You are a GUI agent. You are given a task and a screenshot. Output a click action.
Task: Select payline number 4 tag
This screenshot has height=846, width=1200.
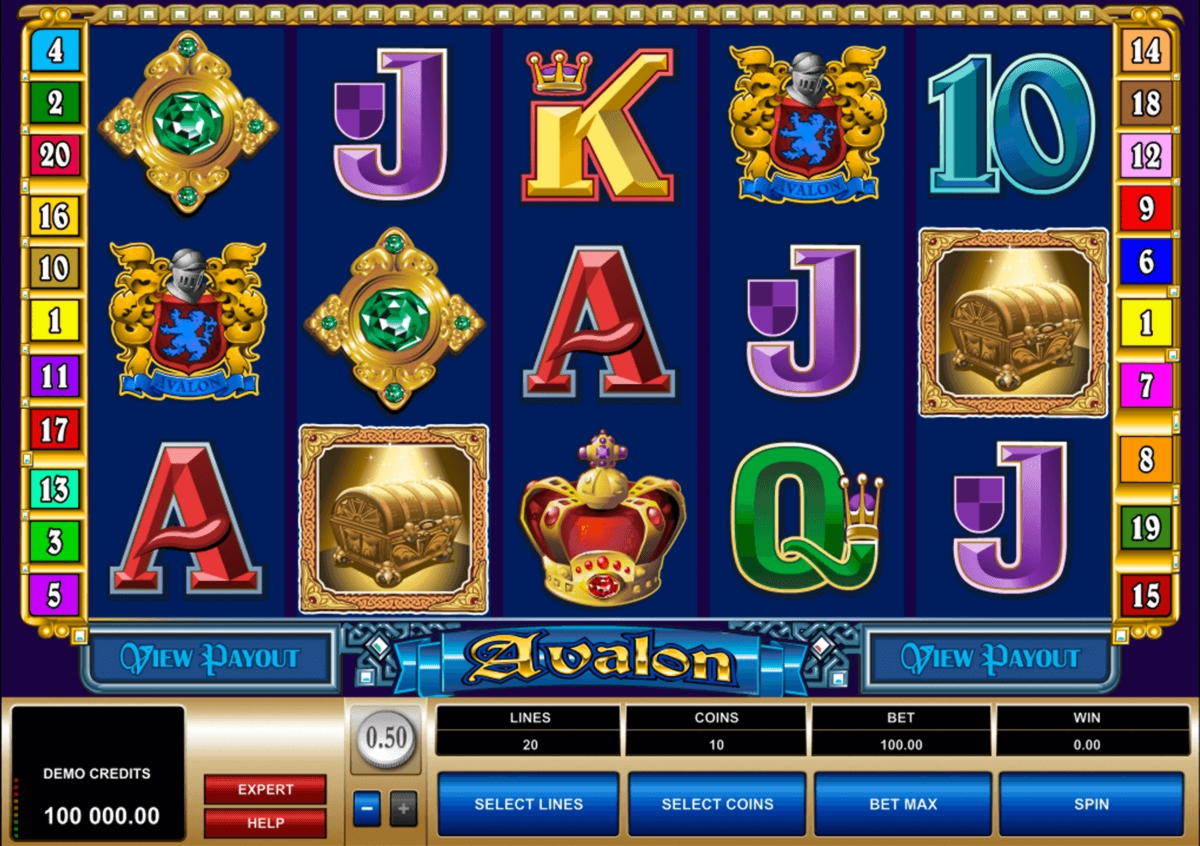[x=55, y=50]
